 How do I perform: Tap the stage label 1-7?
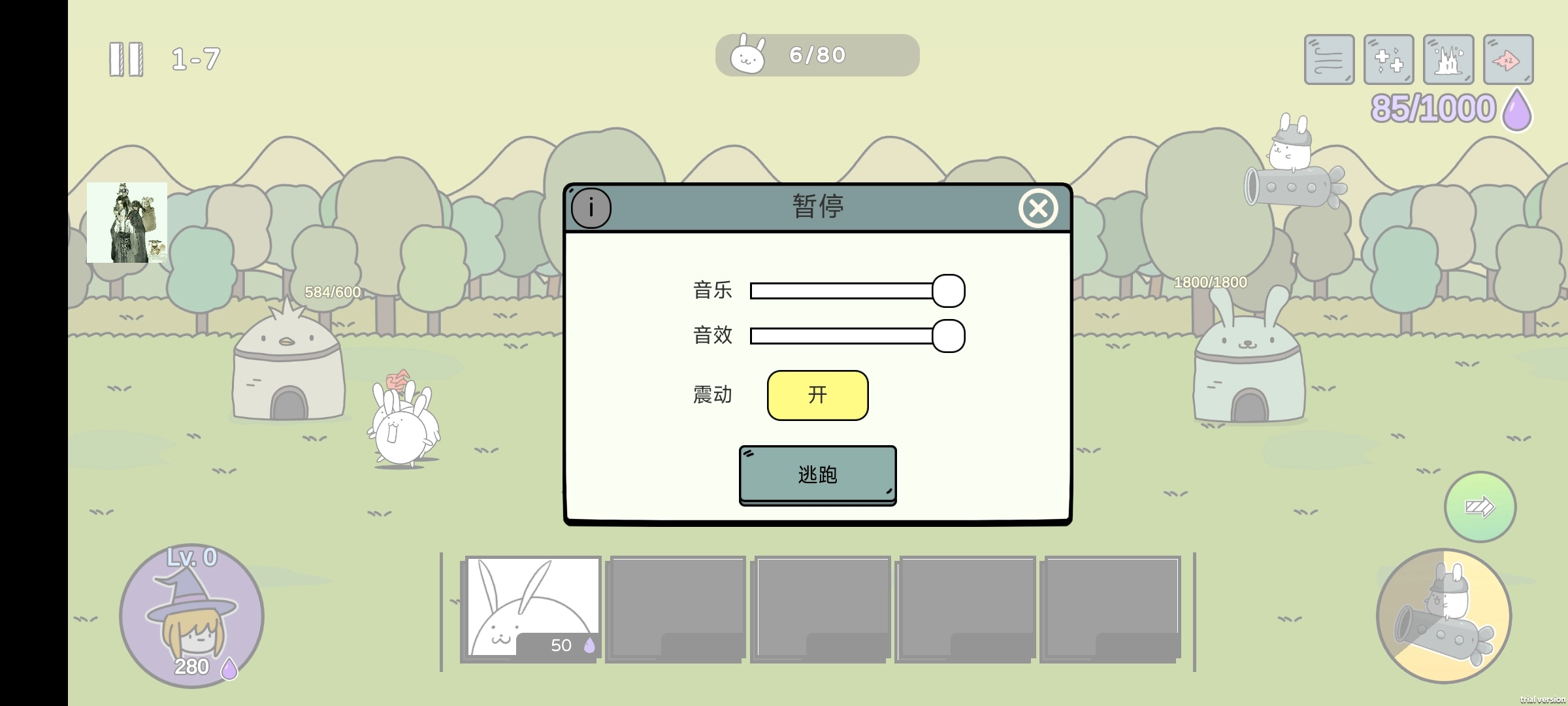(x=195, y=59)
